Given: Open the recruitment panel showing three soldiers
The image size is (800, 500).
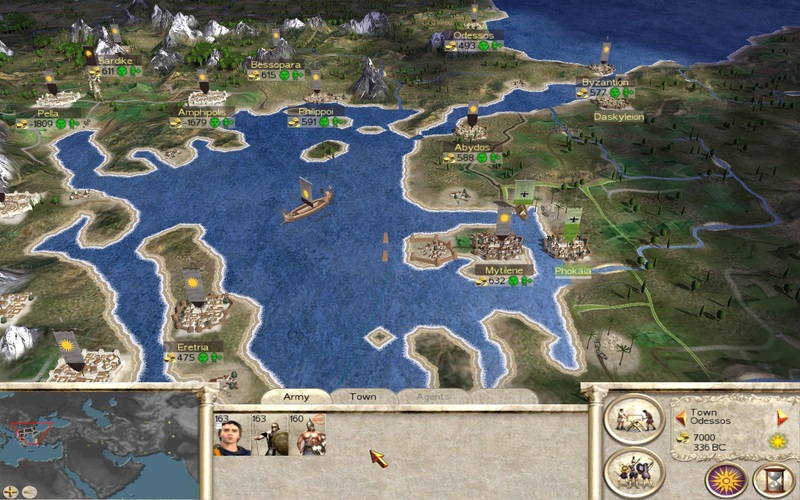Looking at the screenshot, I should [x=634, y=471].
